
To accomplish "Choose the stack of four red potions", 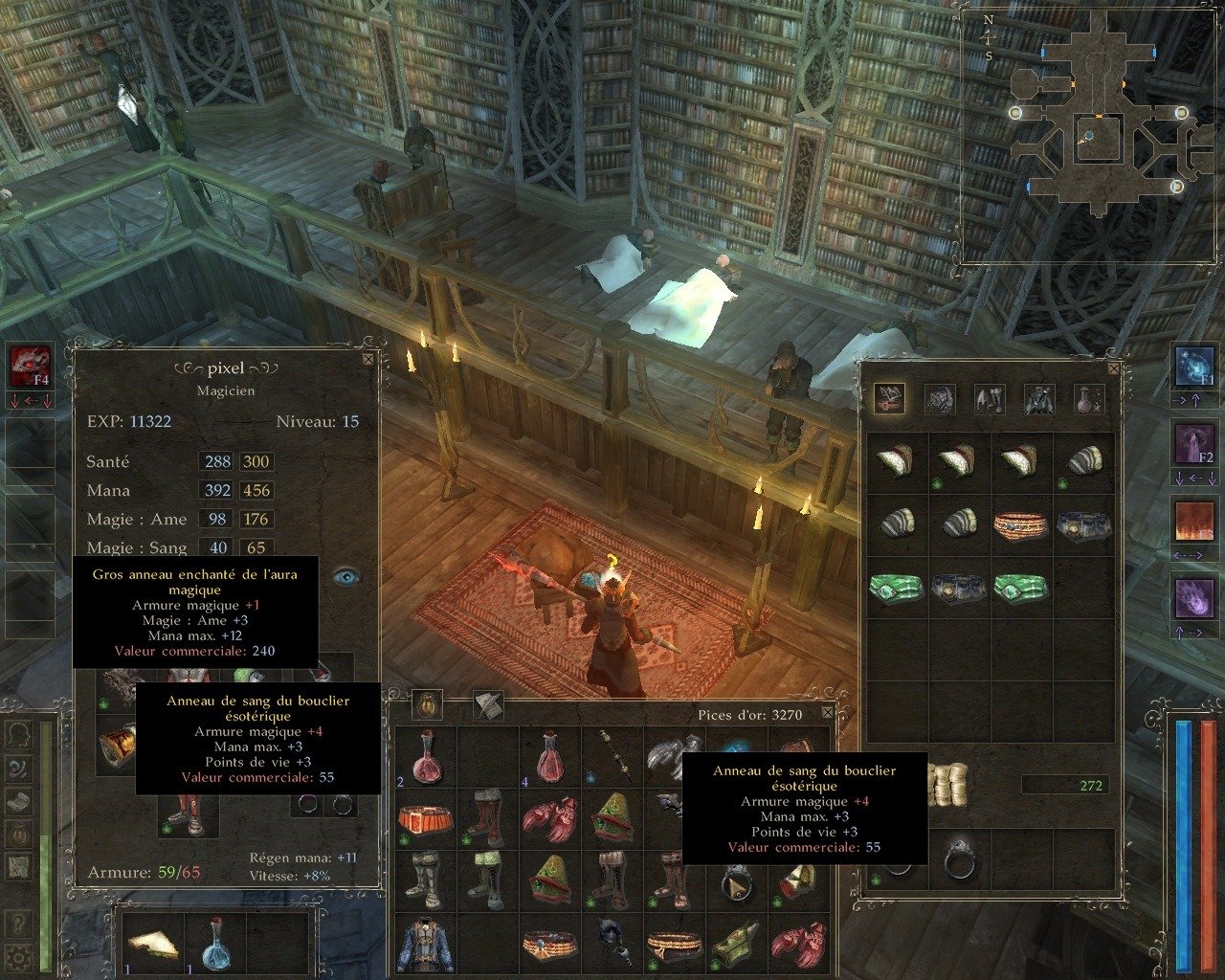I will coord(550,758).
